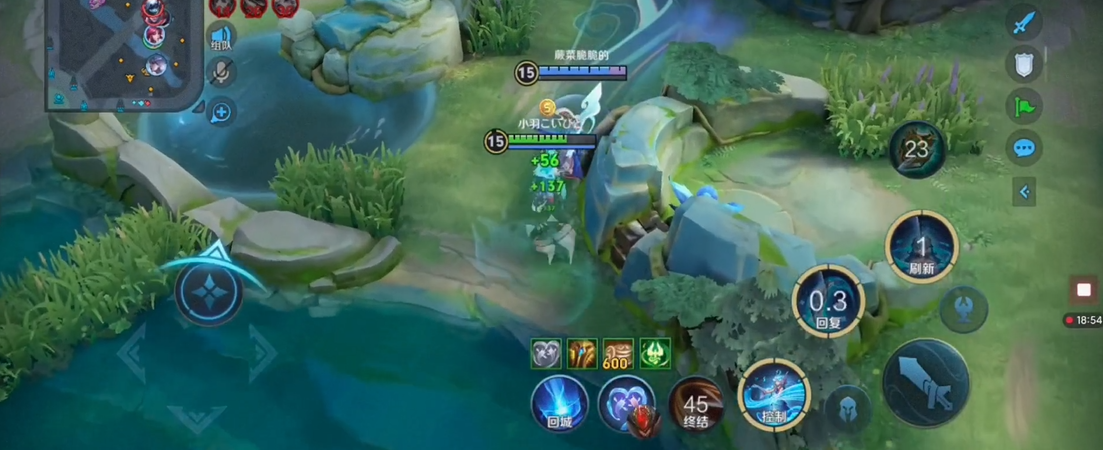Activate the 控制 skill
1103x450 pixels.
[x=773, y=395]
